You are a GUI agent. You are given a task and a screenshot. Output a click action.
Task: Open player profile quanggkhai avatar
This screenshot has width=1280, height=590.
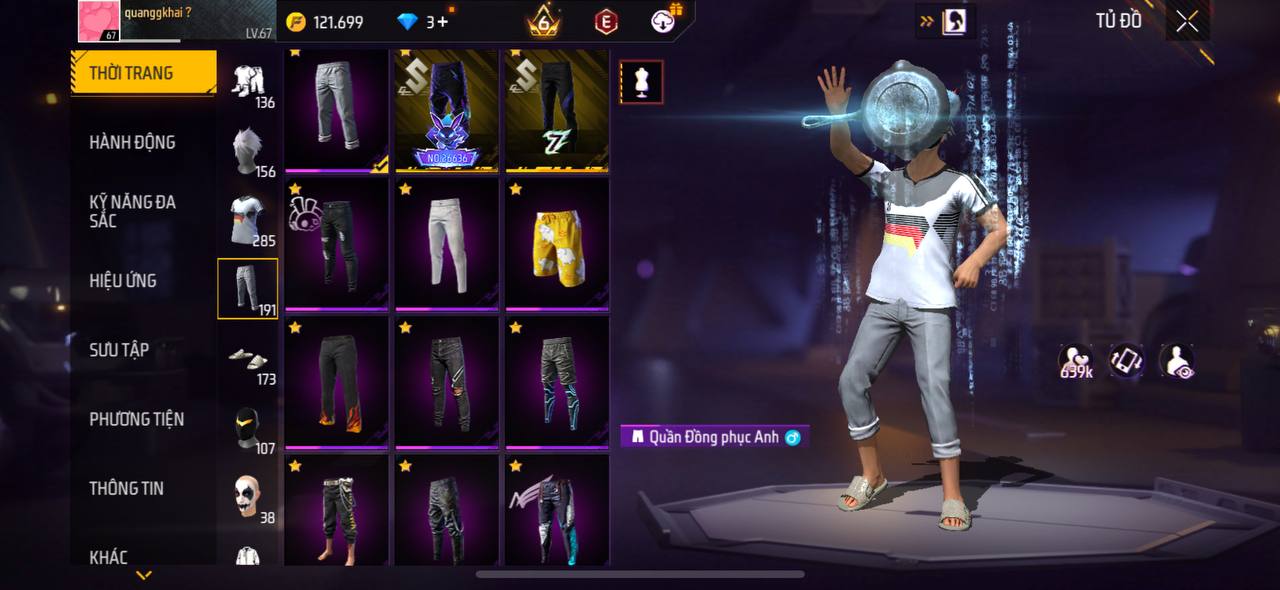coord(99,21)
